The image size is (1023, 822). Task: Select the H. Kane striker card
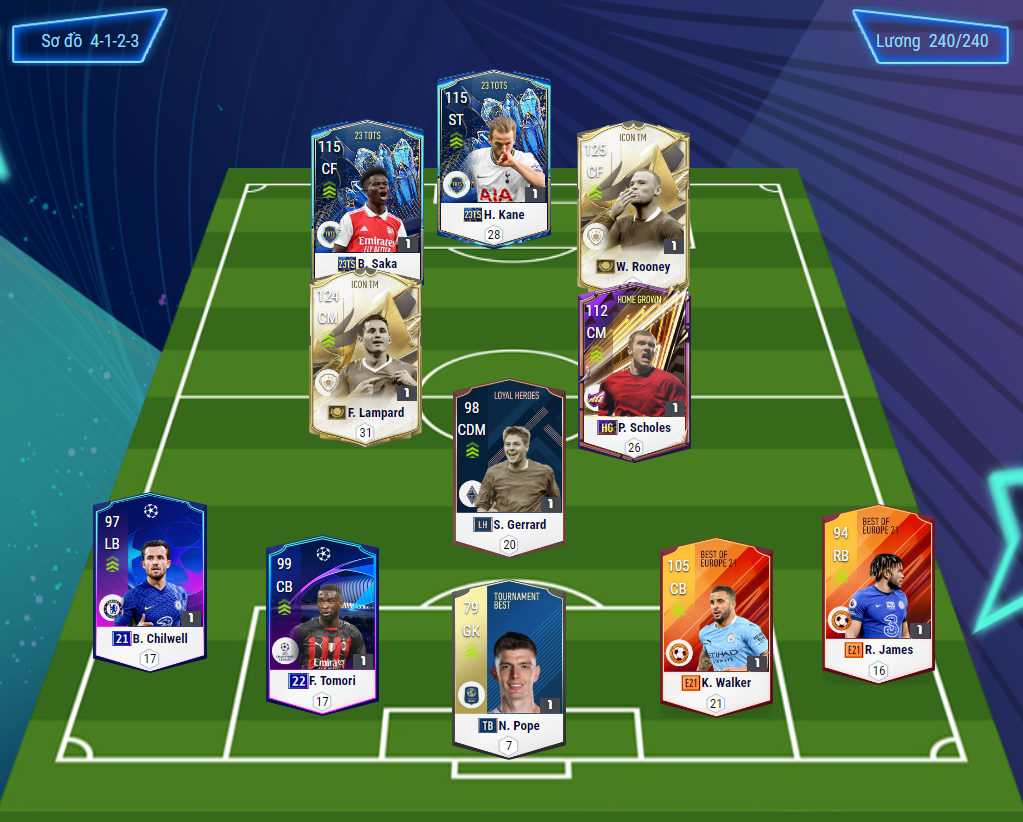[493, 158]
